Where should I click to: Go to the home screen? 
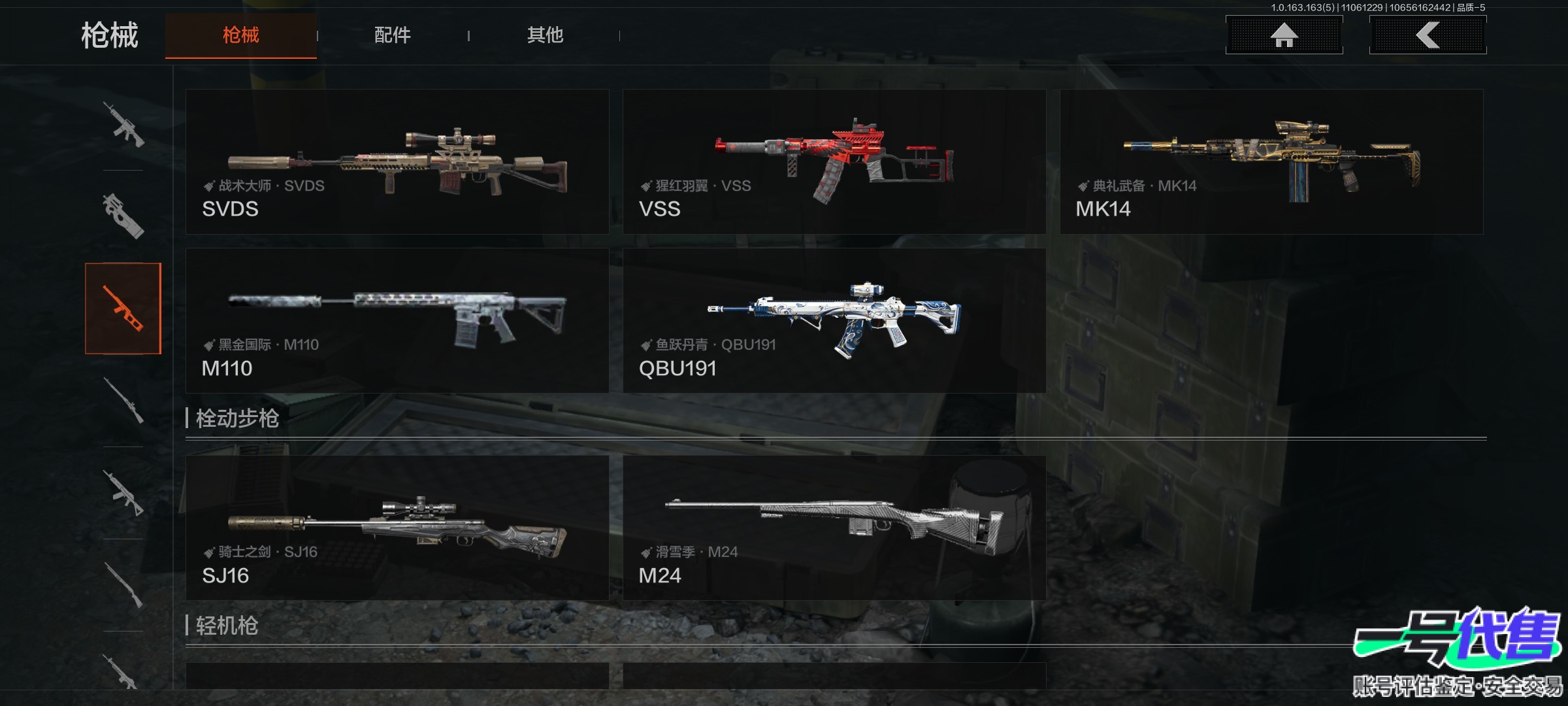1284,35
